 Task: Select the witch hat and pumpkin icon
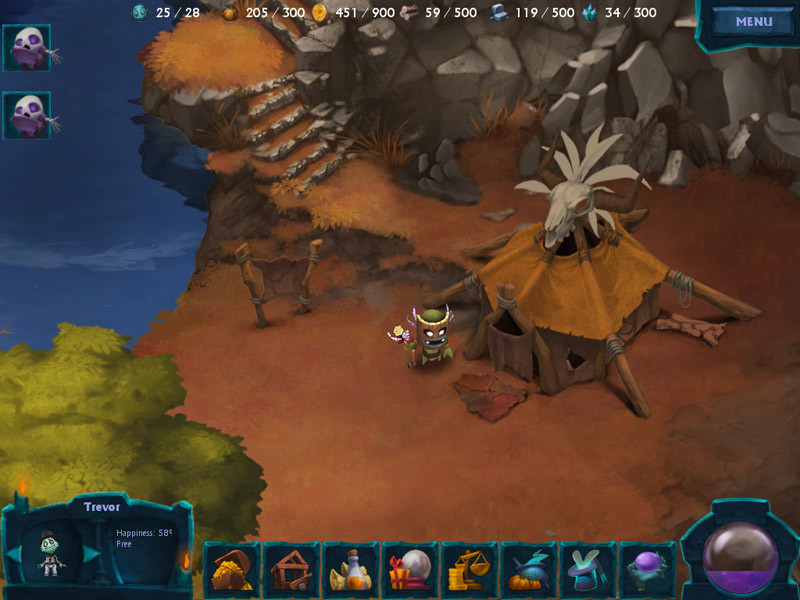(x=528, y=570)
